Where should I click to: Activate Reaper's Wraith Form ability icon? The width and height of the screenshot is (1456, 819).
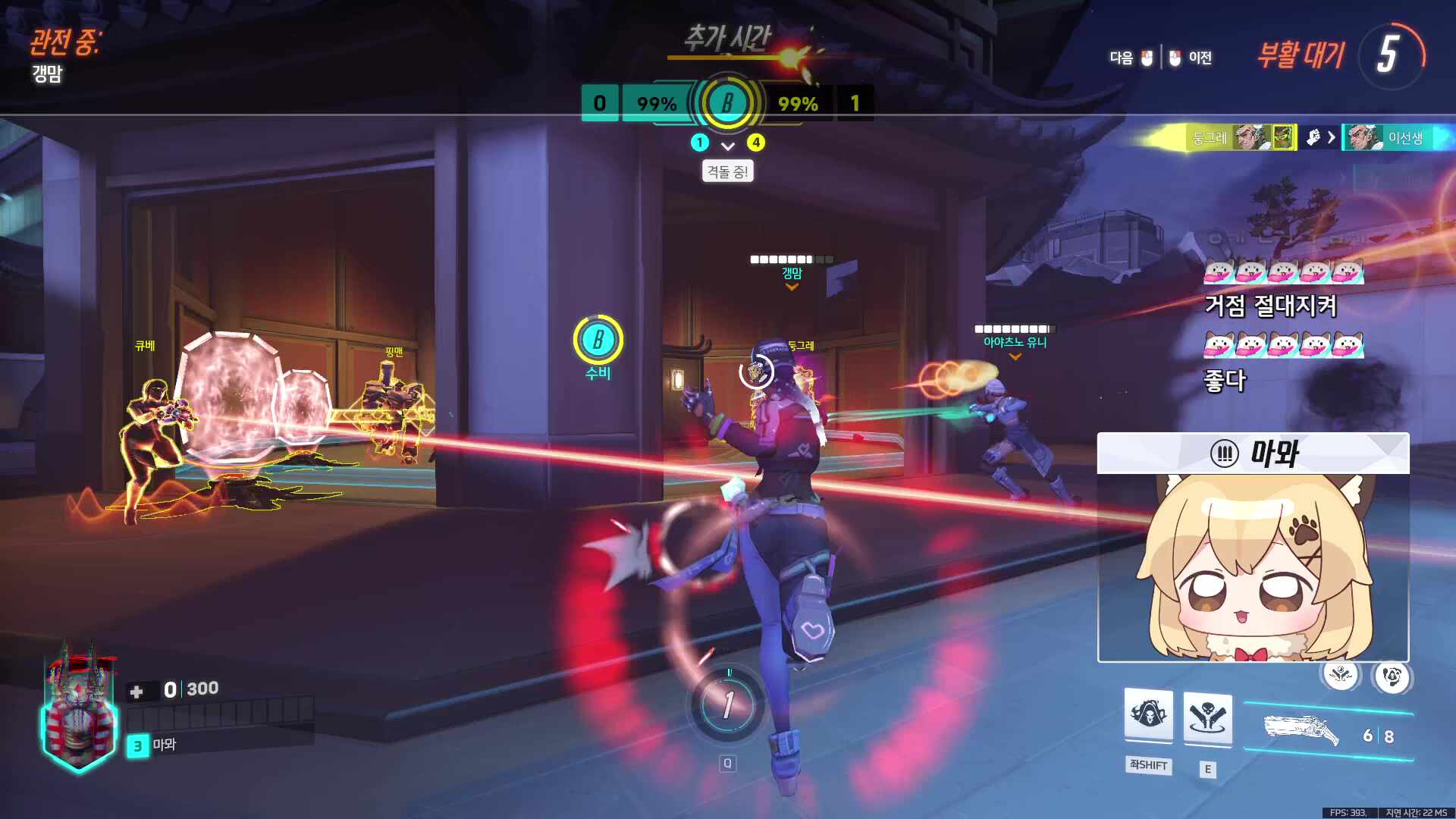(x=1148, y=715)
